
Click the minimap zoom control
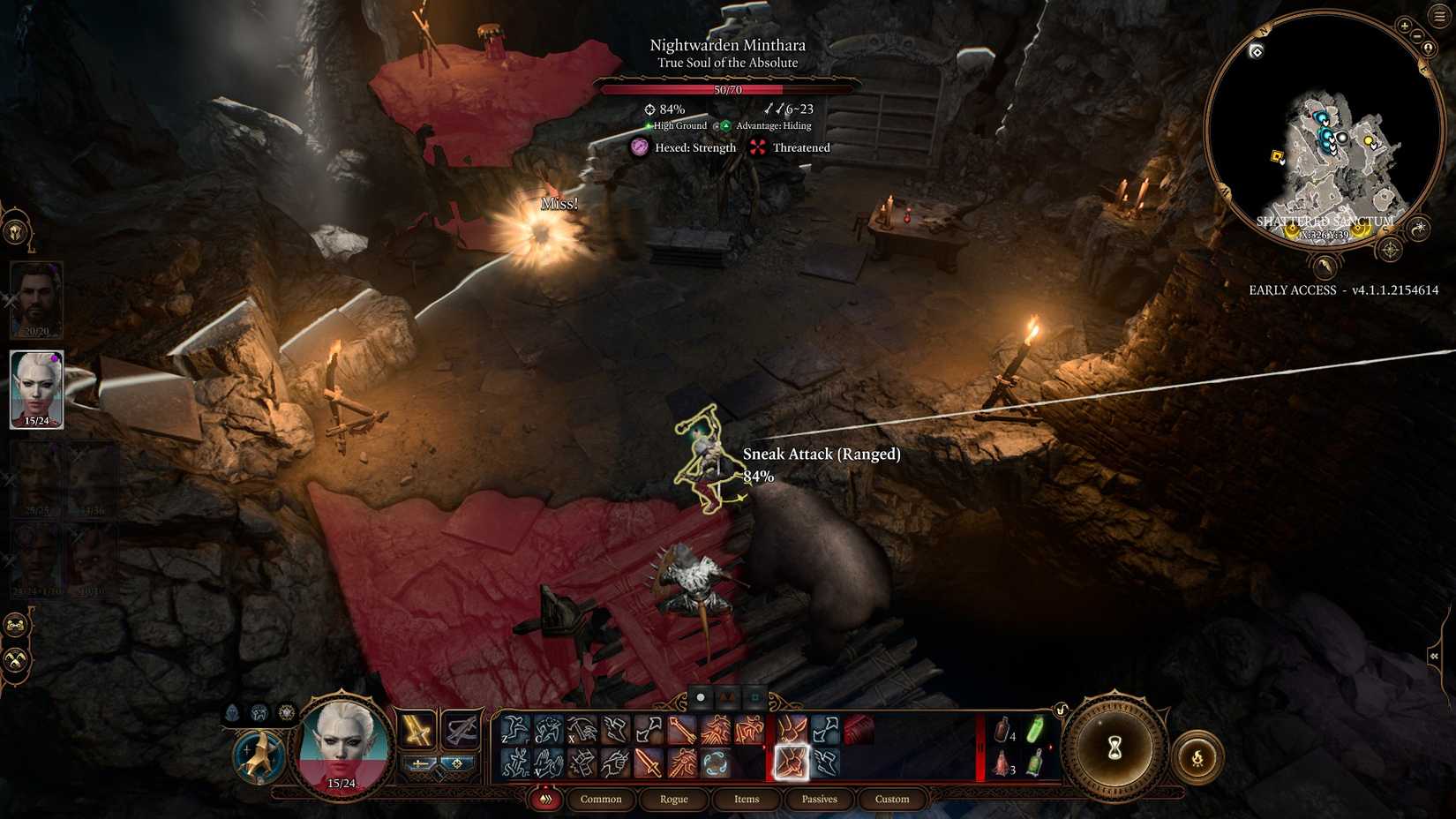pyautogui.click(x=1405, y=27)
